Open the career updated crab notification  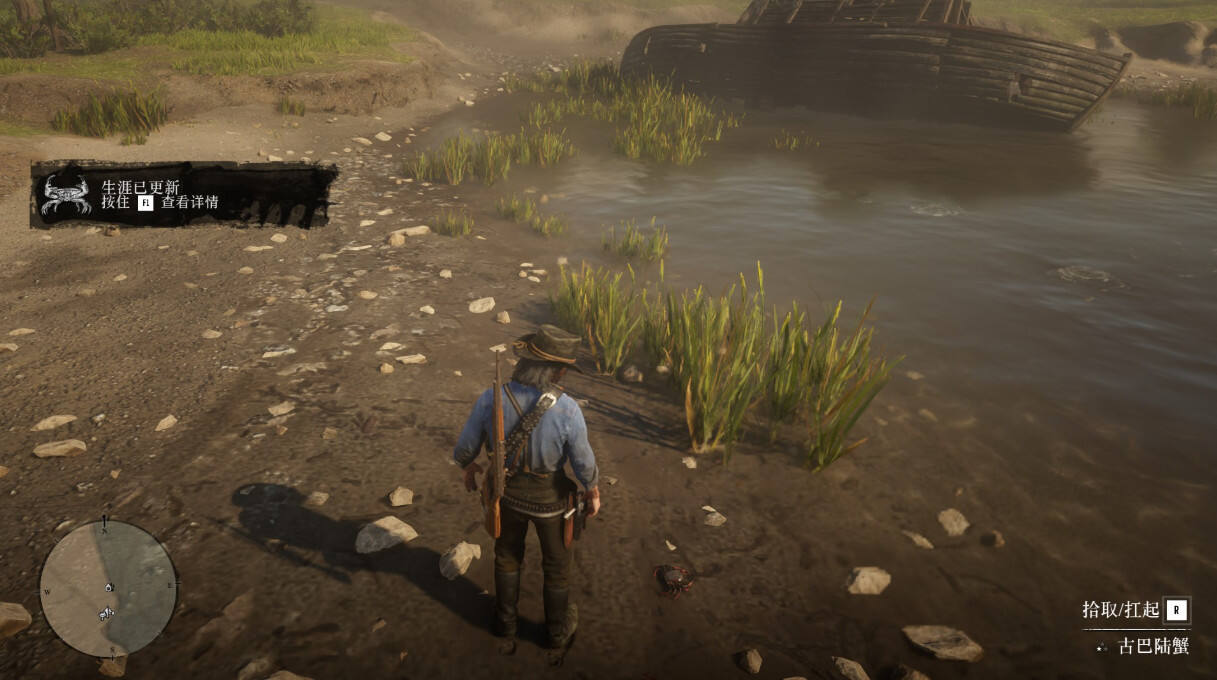click(x=183, y=194)
